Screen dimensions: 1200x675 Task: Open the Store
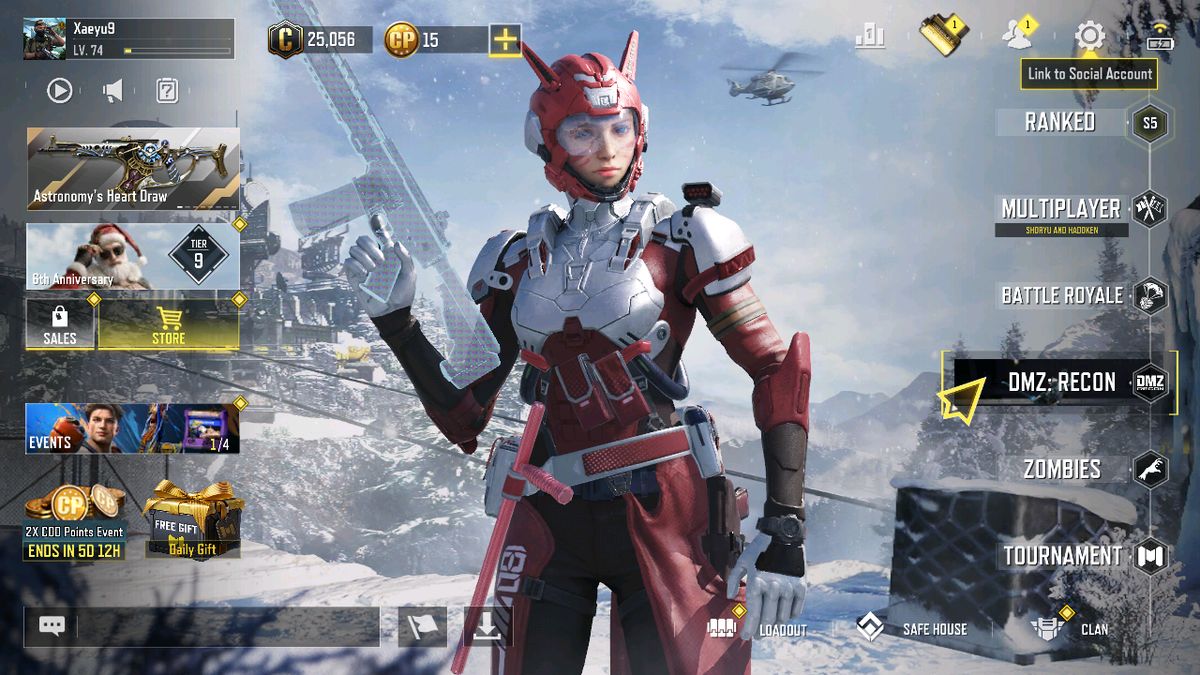pyautogui.click(x=168, y=325)
